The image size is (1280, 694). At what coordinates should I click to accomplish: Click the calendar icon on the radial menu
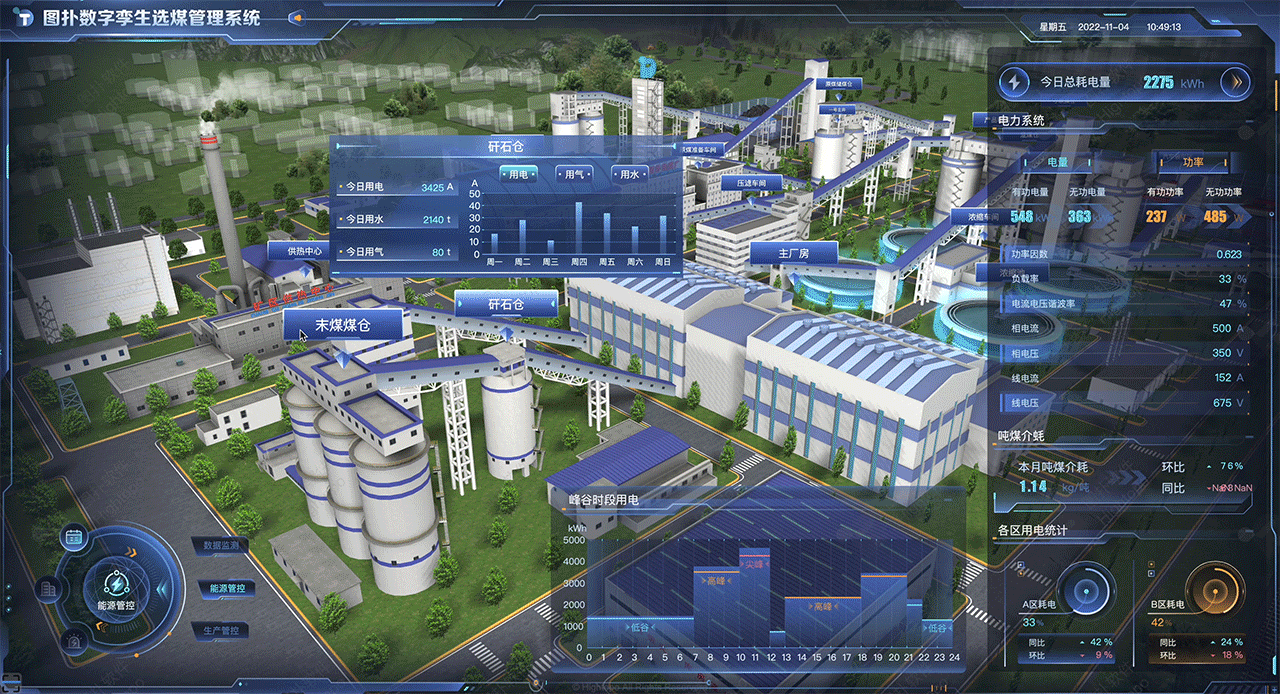click(x=73, y=537)
